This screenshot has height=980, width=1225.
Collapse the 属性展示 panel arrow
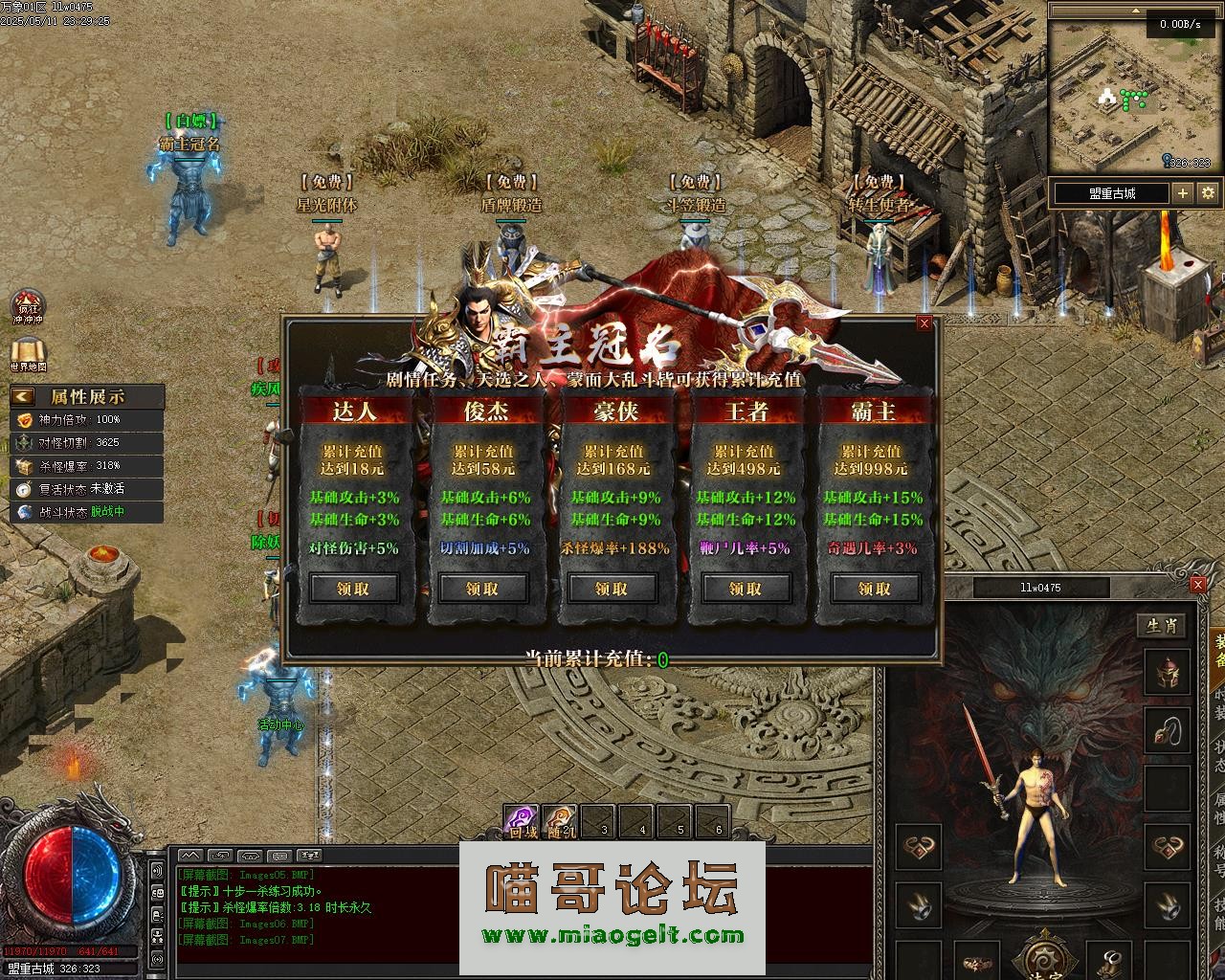tap(23, 396)
